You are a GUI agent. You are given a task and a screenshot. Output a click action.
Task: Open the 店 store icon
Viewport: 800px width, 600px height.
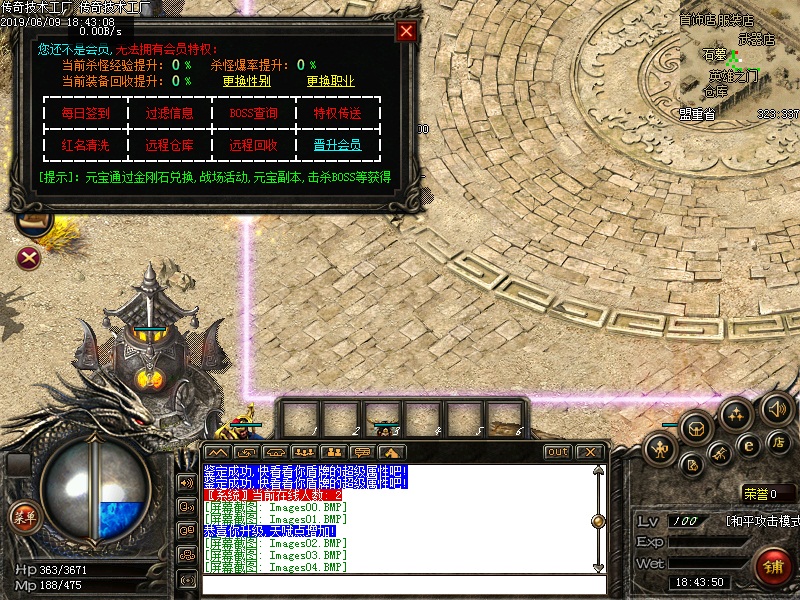click(777, 441)
